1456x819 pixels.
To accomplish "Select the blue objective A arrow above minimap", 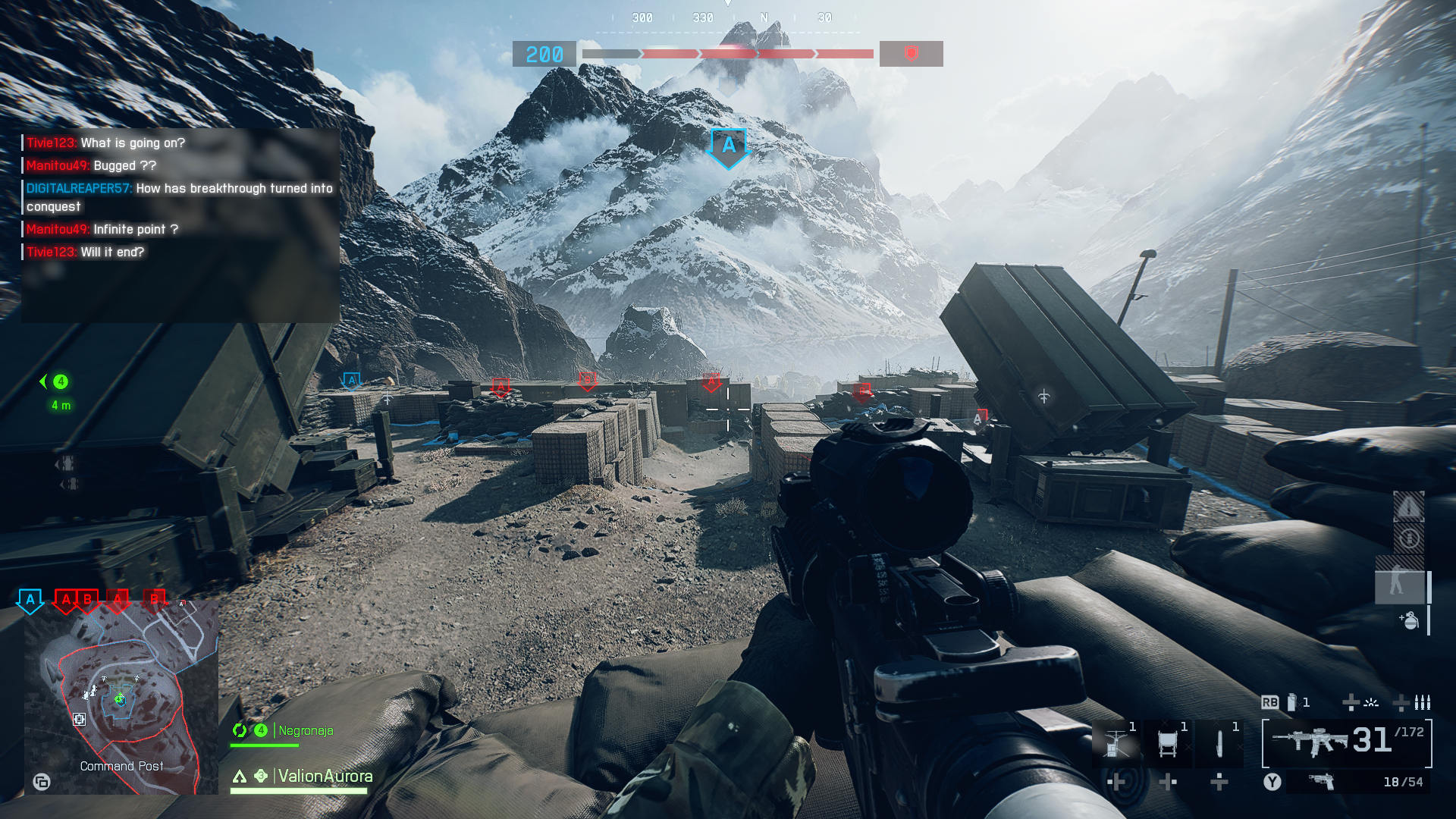I will [30, 600].
